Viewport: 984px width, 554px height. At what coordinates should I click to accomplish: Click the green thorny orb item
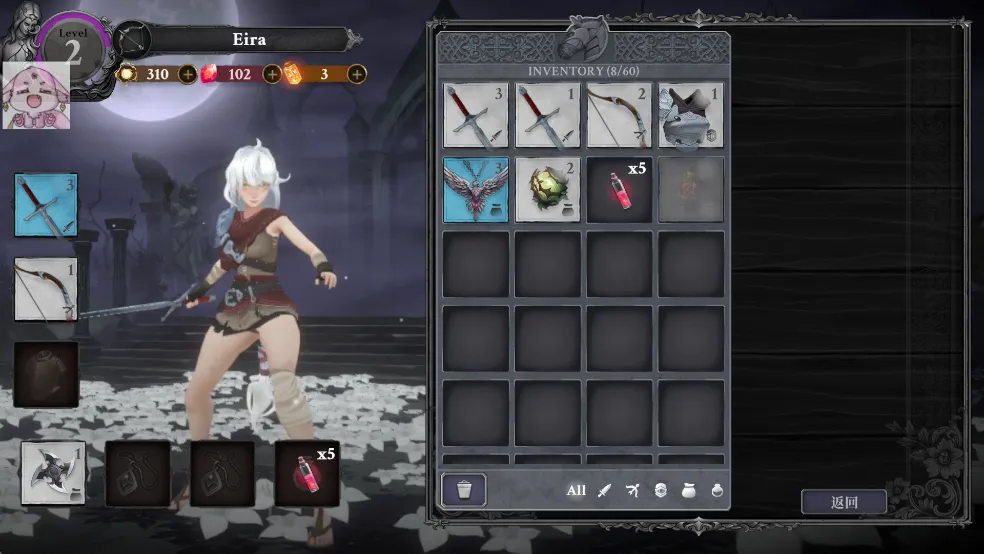[x=548, y=189]
